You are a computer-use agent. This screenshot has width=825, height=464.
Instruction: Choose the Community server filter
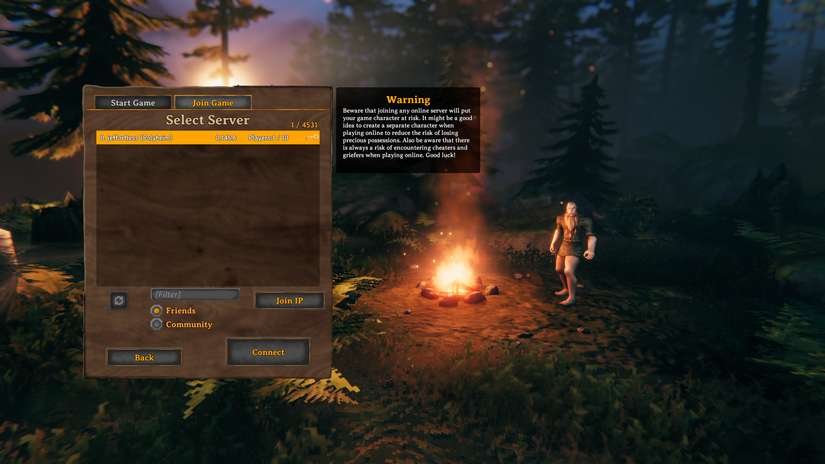pyautogui.click(x=156, y=325)
